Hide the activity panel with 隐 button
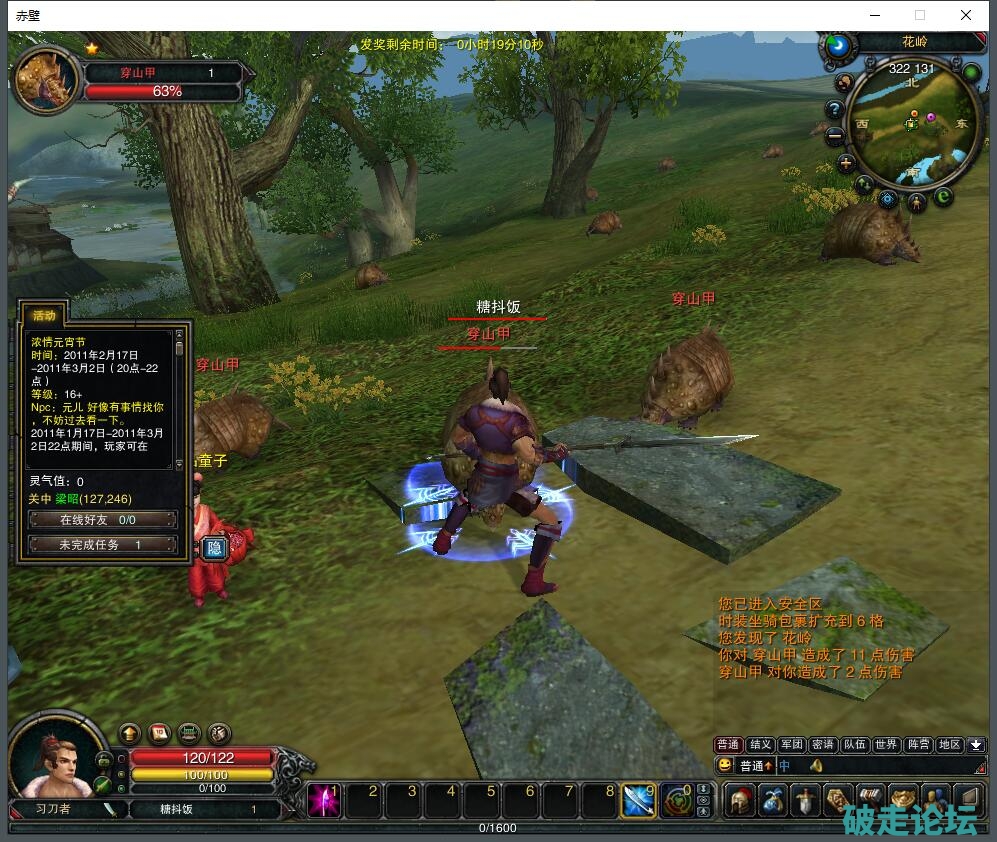This screenshot has width=997, height=842. click(x=214, y=548)
